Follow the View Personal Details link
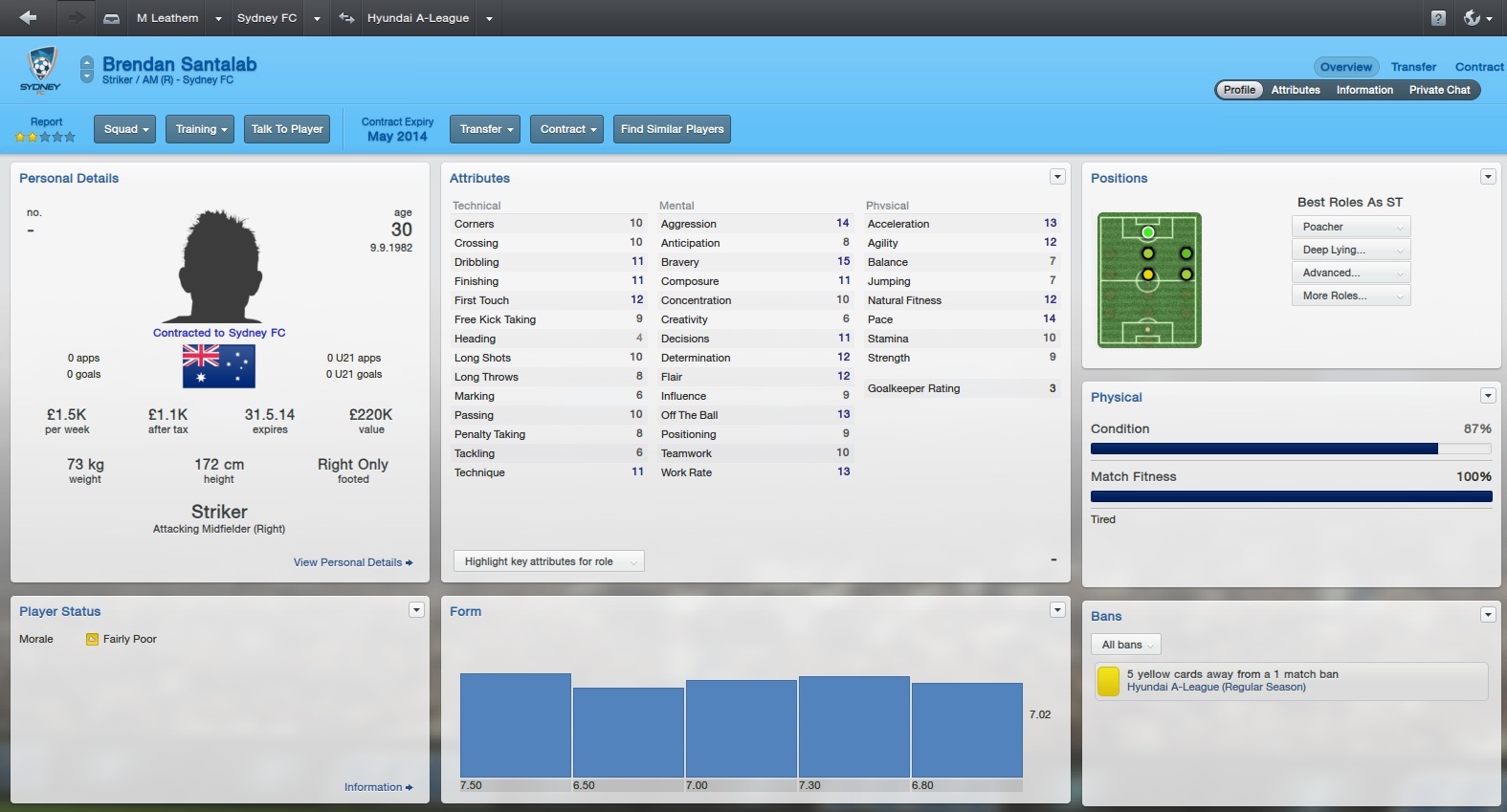This screenshot has height=812, width=1507. [x=352, y=562]
